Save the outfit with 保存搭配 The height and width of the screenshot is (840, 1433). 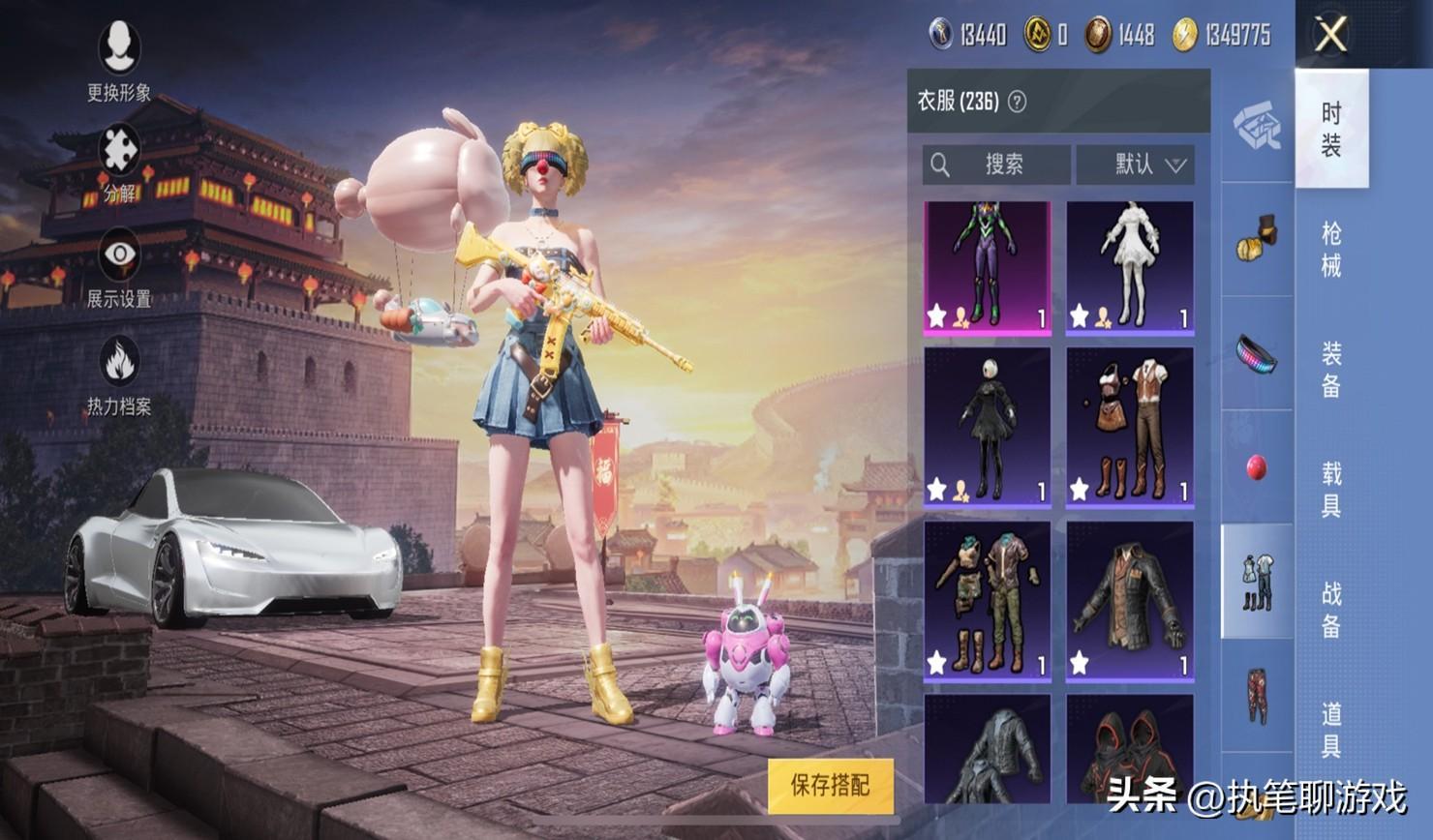tap(830, 785)
